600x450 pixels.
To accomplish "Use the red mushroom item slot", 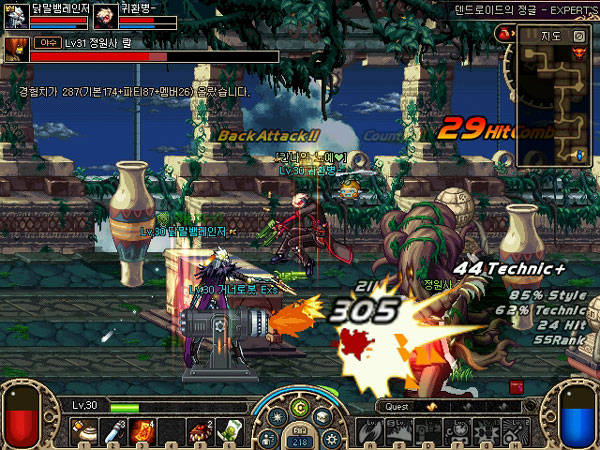I will point(197,431).
